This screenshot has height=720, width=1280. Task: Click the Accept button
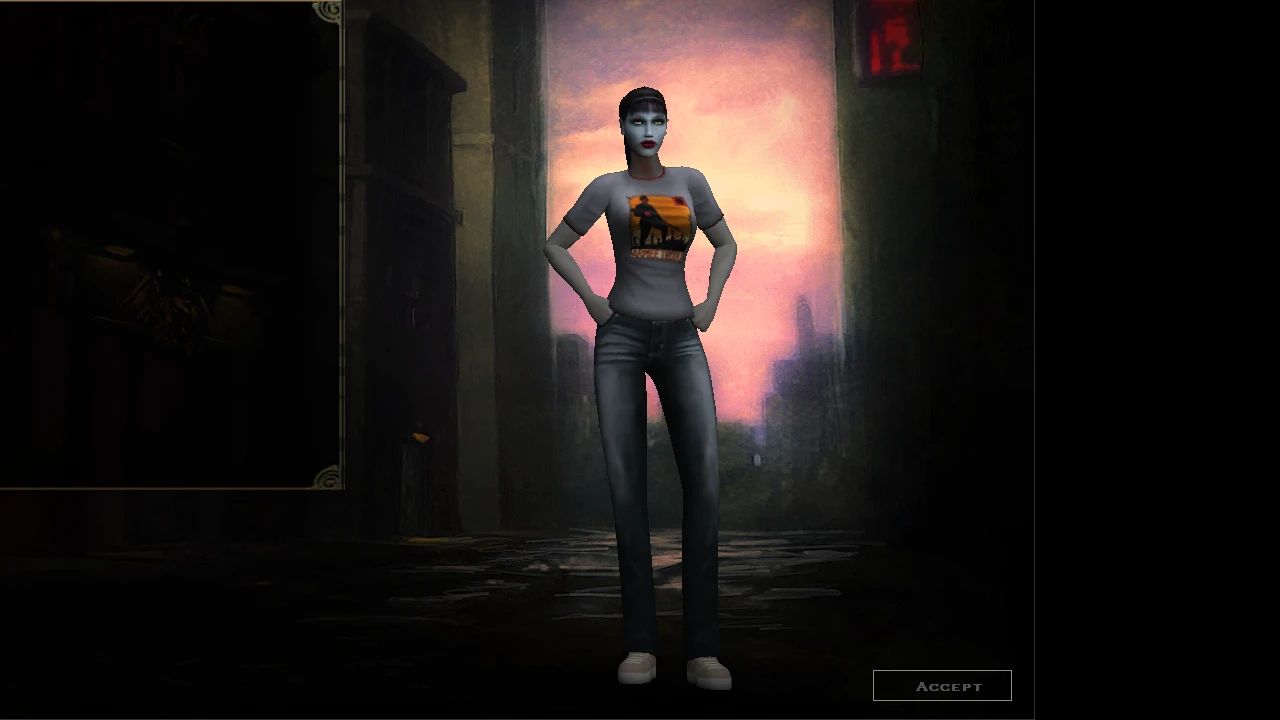(943, 685)
